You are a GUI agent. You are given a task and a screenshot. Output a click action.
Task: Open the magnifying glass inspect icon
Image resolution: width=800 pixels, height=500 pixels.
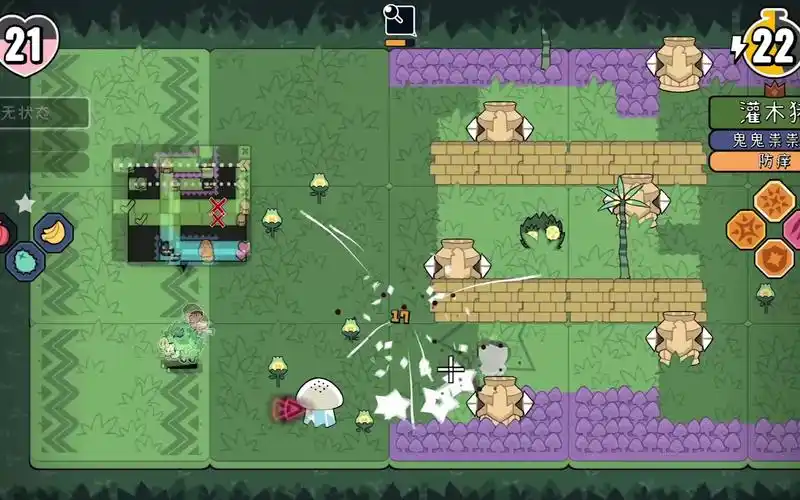click(x=399, y=19)
